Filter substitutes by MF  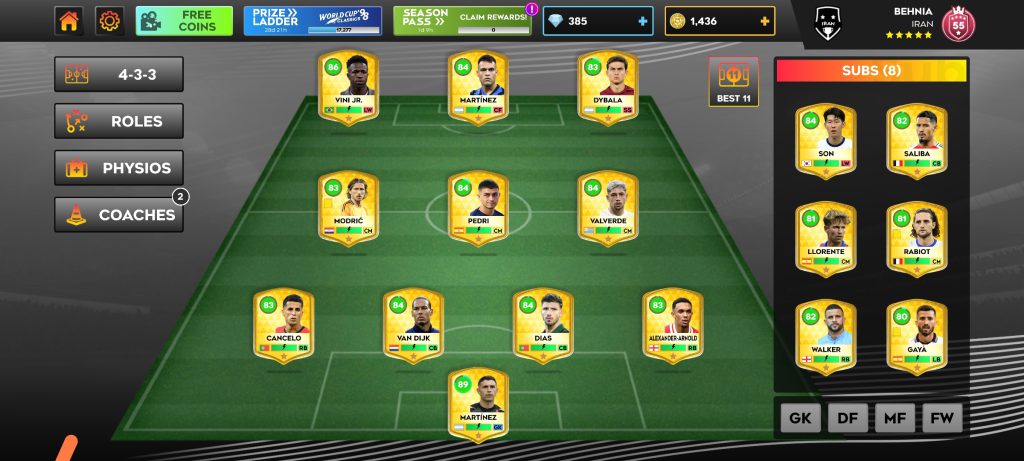coord(894,419)
